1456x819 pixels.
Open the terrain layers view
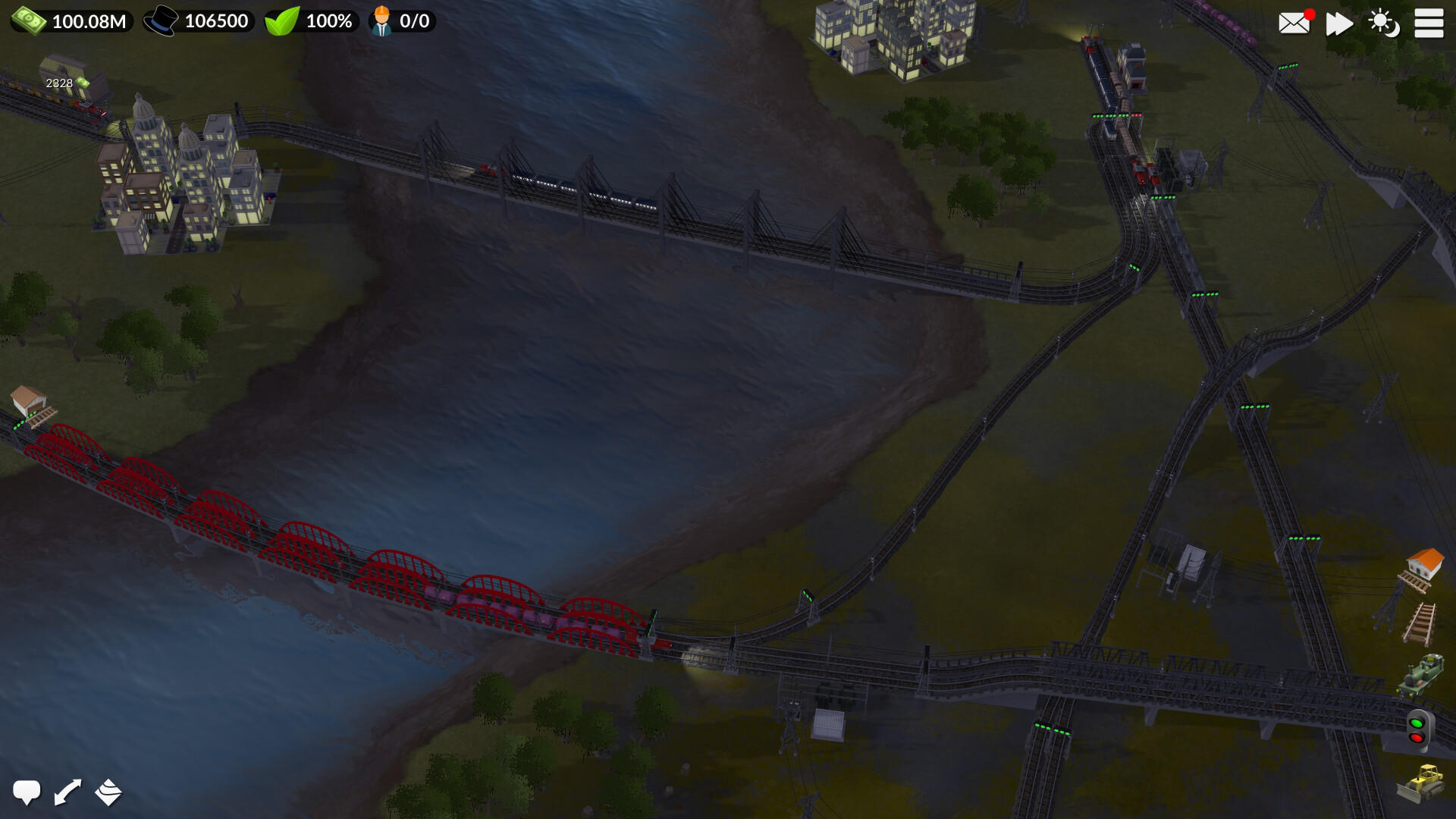tap(108, 792)
